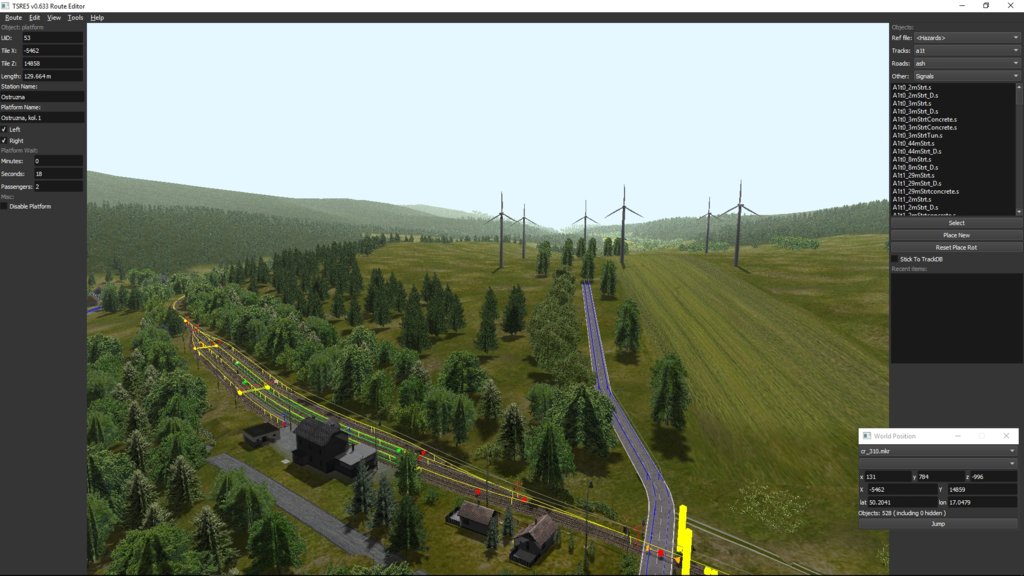Click the Station Name field with Ostruzna
This screenshot has height=576, width=1024.
pyautogui.click(x=42, y=97)
